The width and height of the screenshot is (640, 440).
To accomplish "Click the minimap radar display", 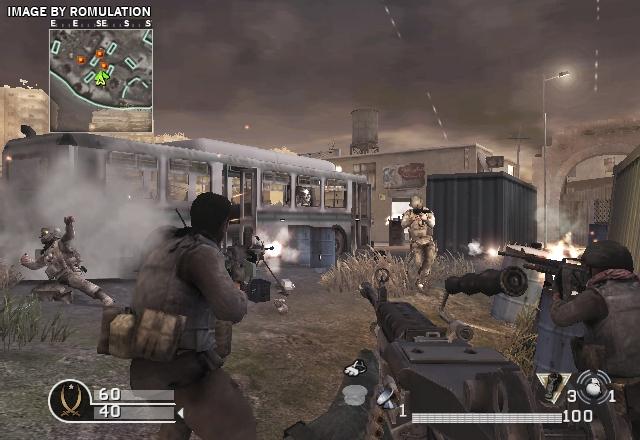I will coord(101,80).
